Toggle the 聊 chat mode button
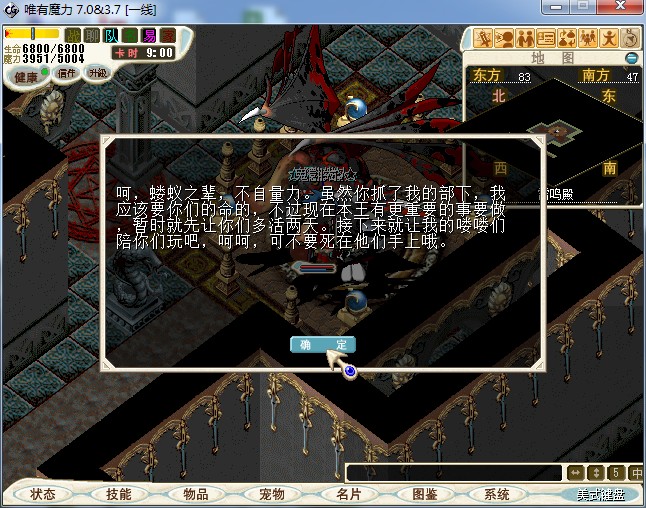 point(92,36)
